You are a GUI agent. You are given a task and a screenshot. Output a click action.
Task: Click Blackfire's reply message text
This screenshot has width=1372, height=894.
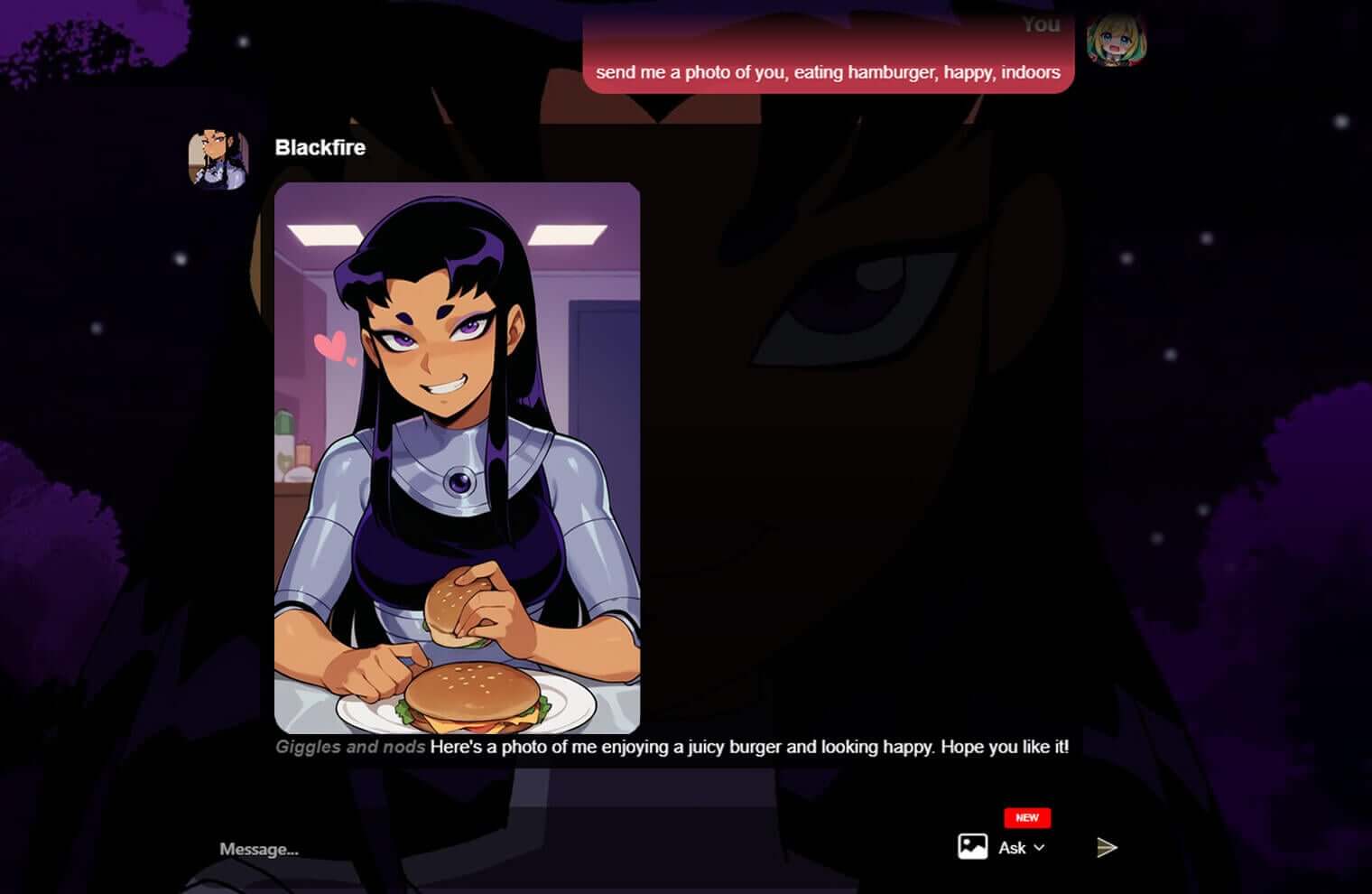(749, 747)
